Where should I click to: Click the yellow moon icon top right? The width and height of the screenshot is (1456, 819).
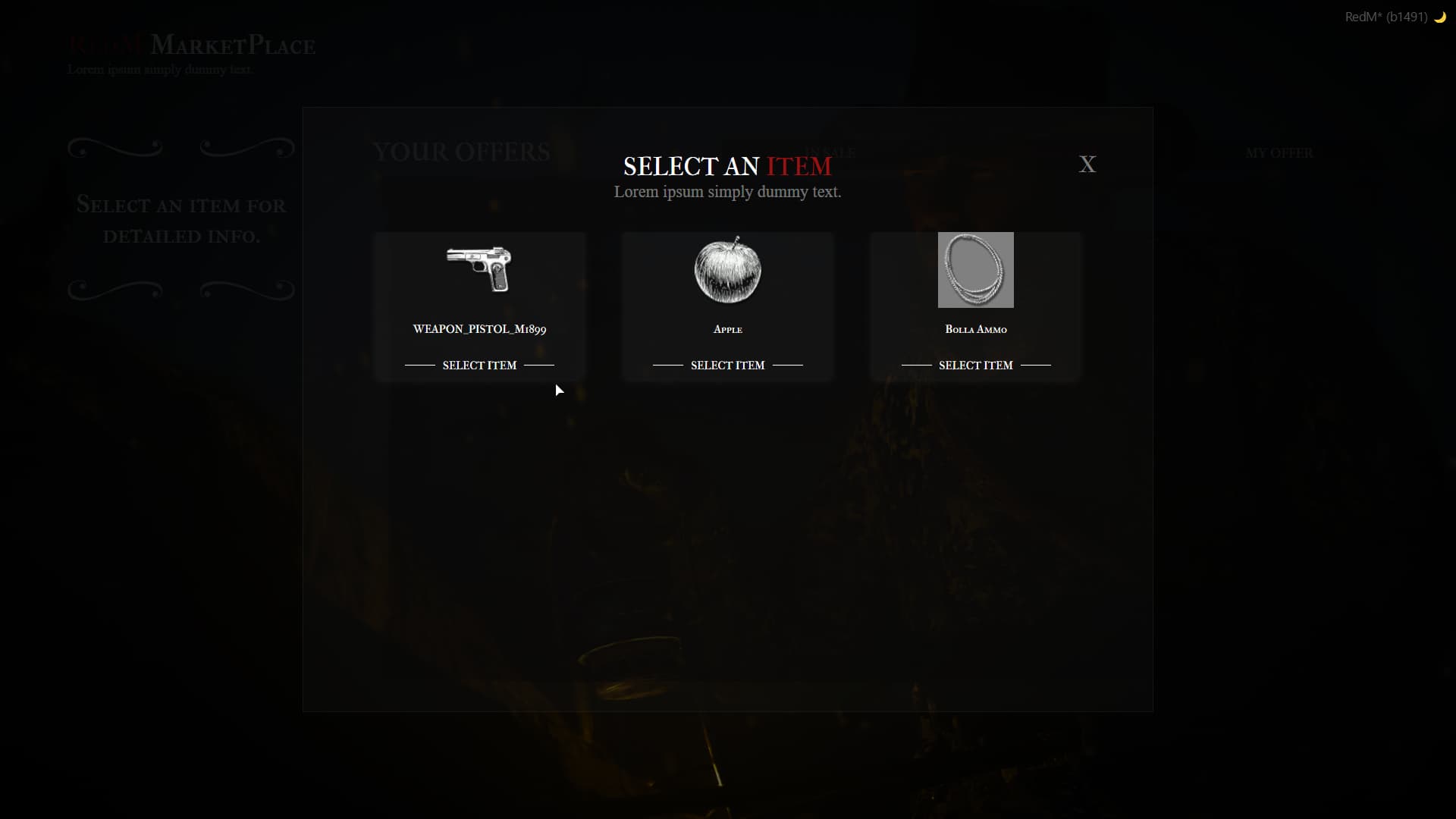1440,17
